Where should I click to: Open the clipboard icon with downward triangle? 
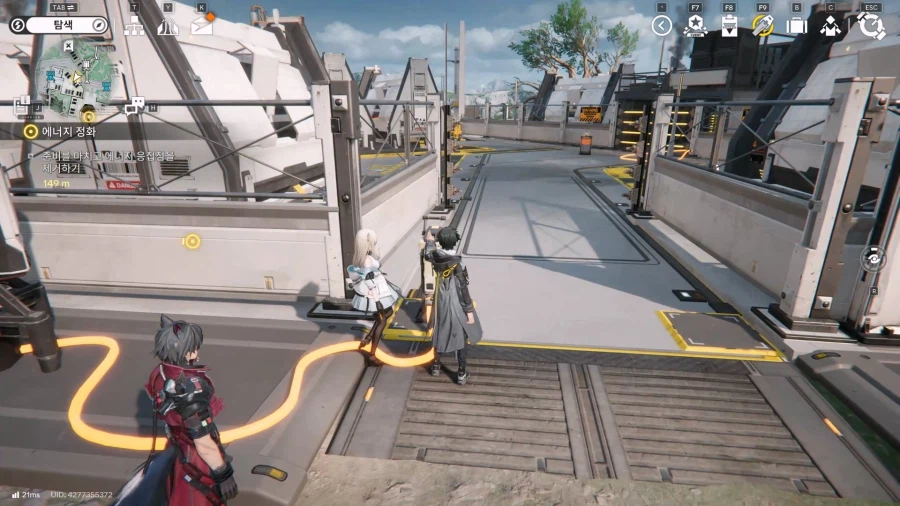pyautogui.click(x=729, y=26)
